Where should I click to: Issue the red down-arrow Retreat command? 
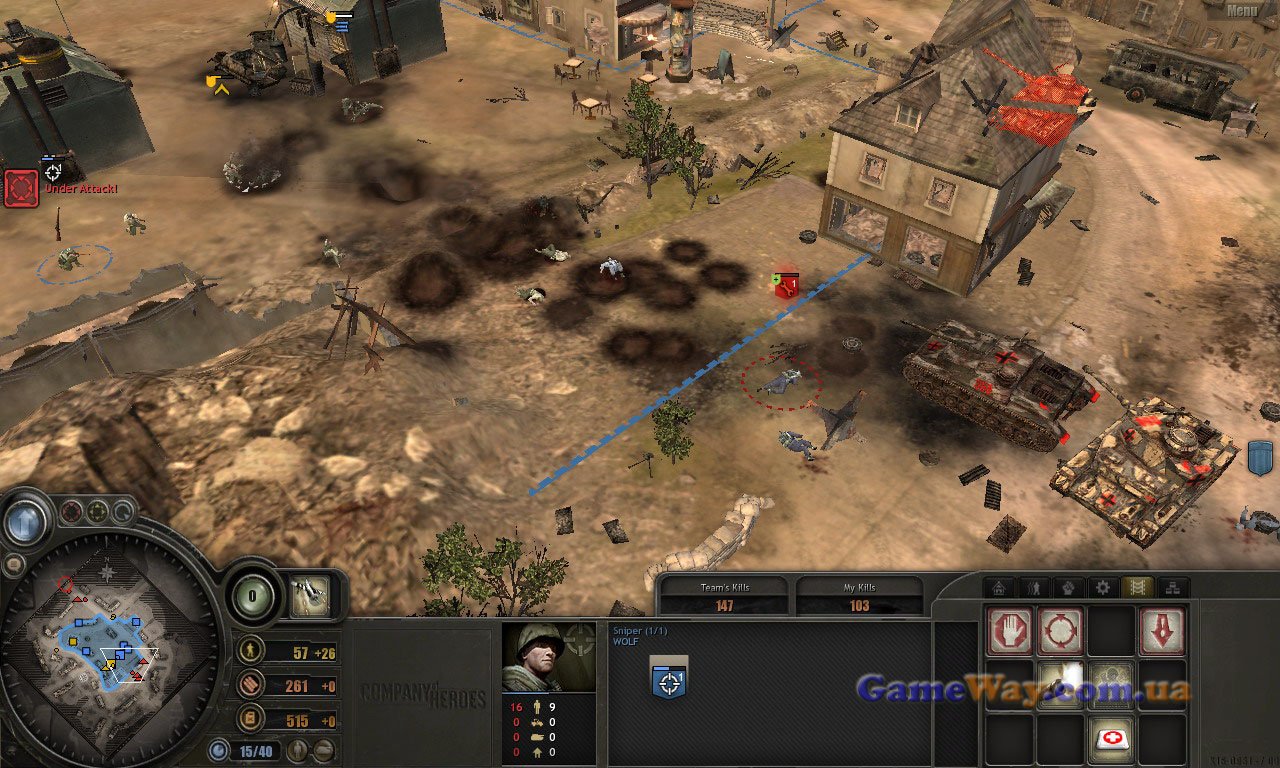[1162, 631]
